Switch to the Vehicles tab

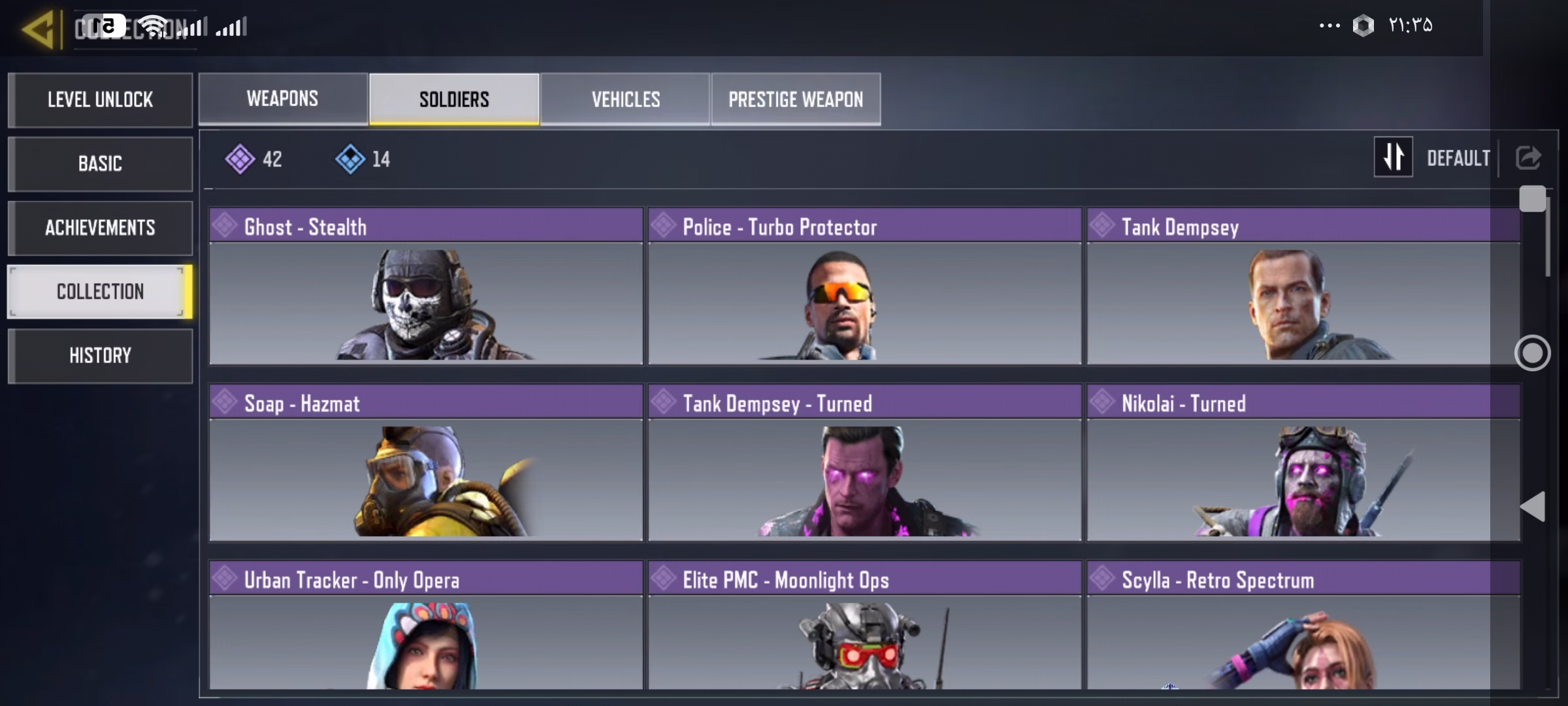[x=625, y=99]
